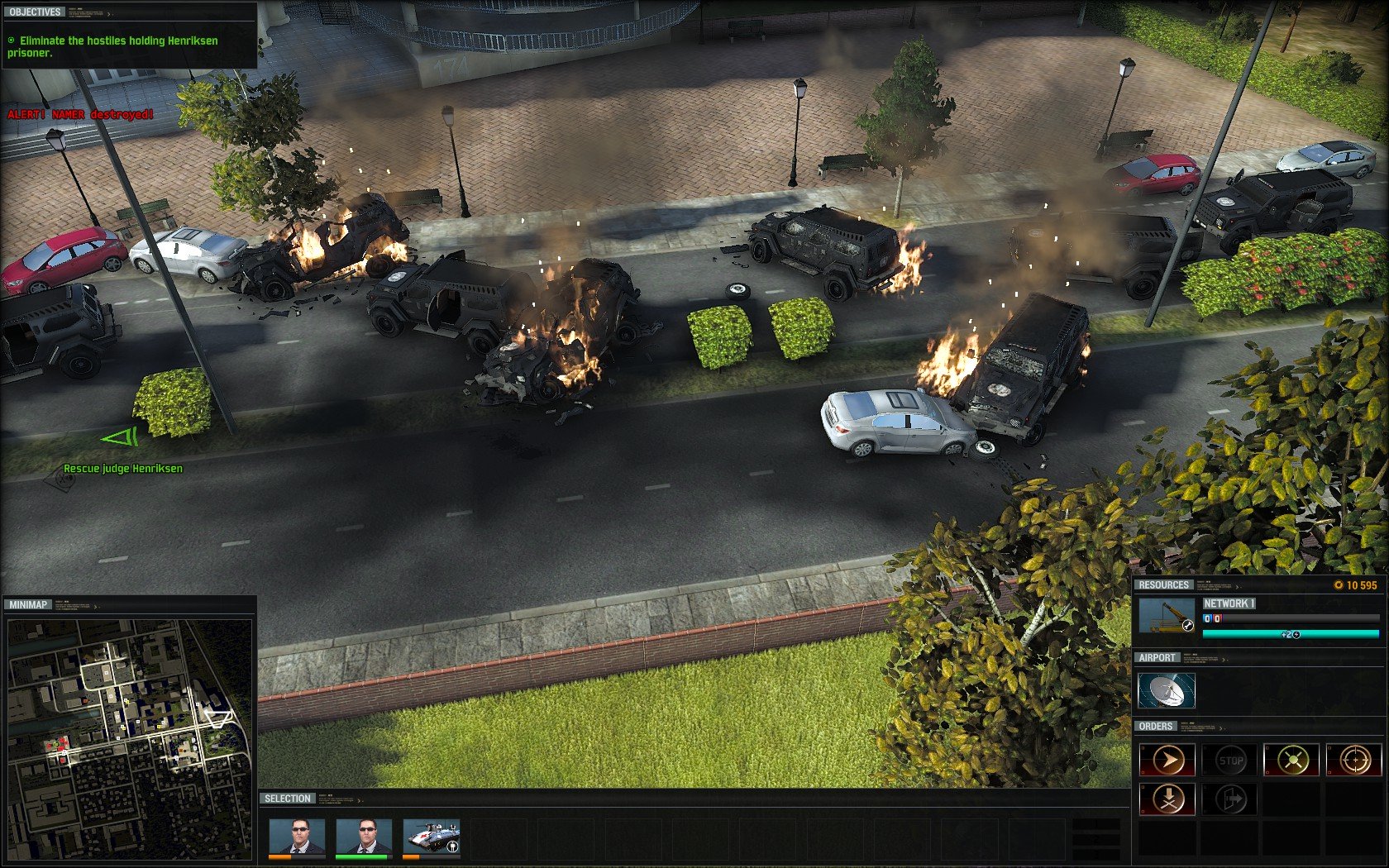Activate the down-arrow-over-X order

click(x=1167, y=799)
